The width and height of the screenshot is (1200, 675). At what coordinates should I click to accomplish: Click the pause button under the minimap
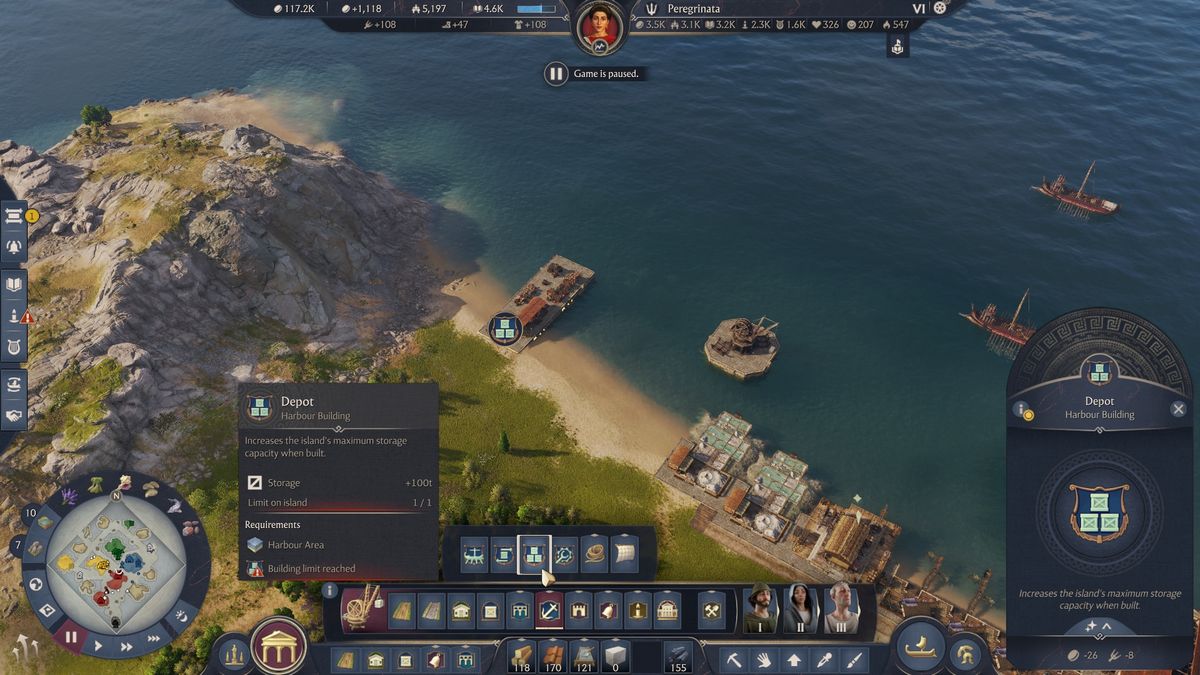click(x=70, y=636)
